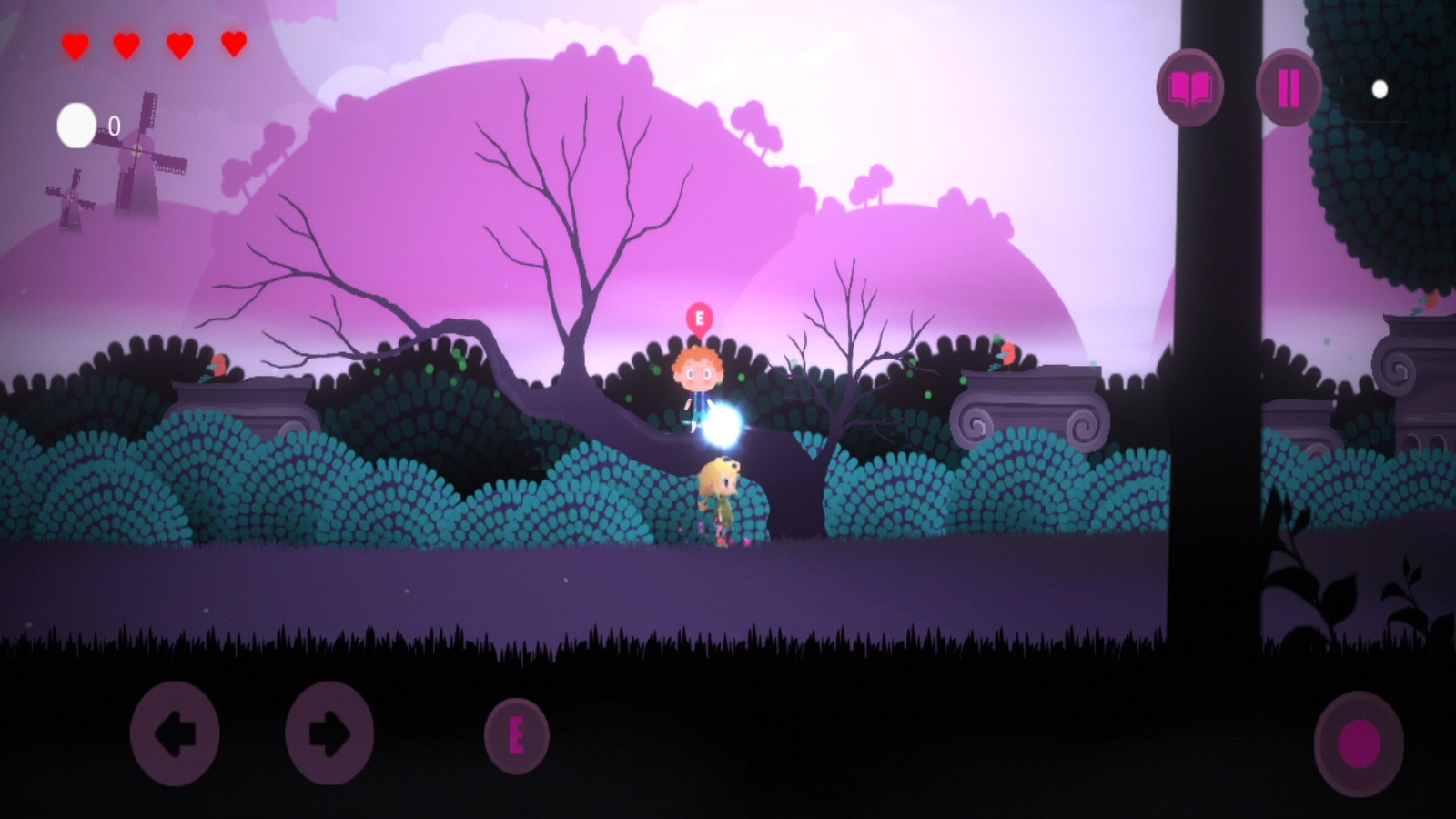Viewport: 1456px width, 819px height.
Task: Pause the game
Action: click(1289, 88)
